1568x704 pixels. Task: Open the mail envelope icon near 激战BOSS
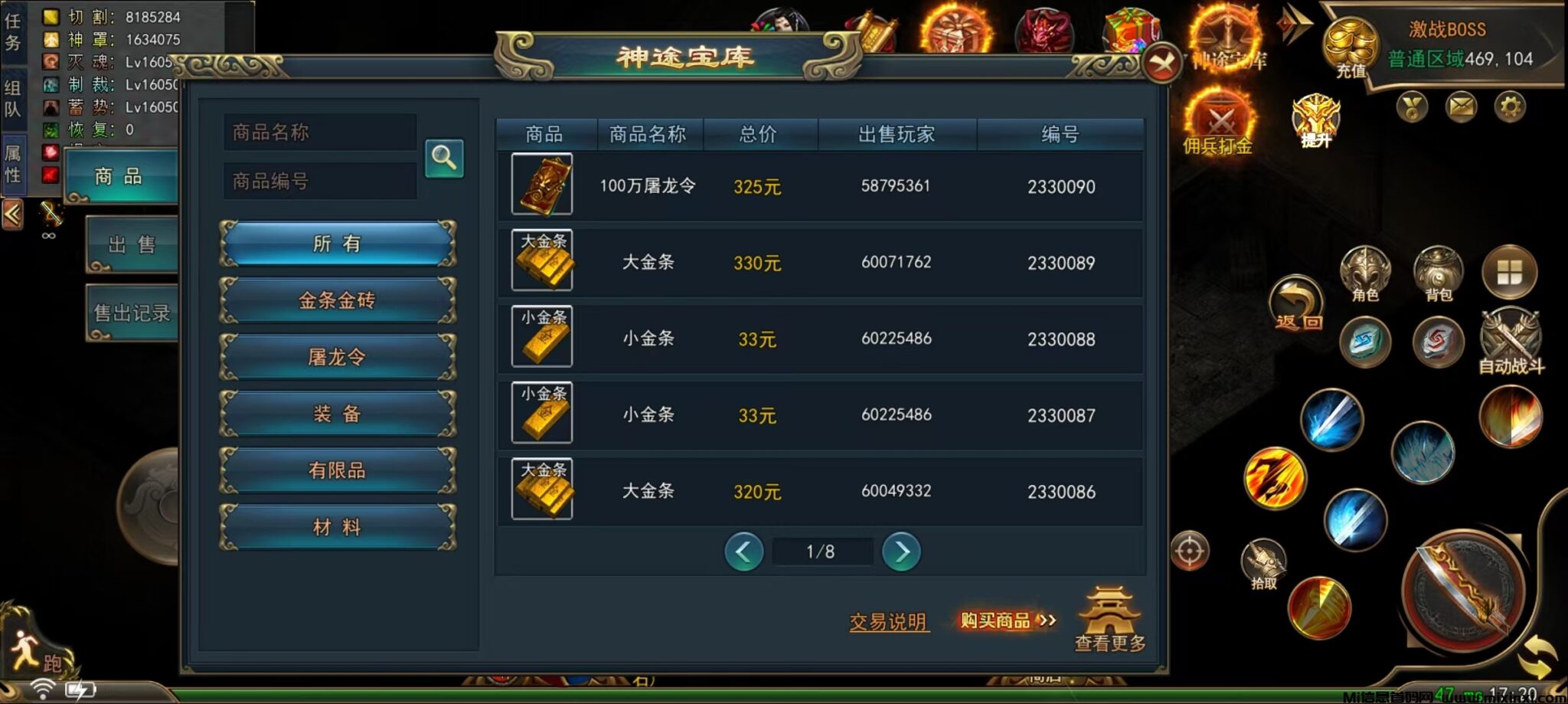1461,107
